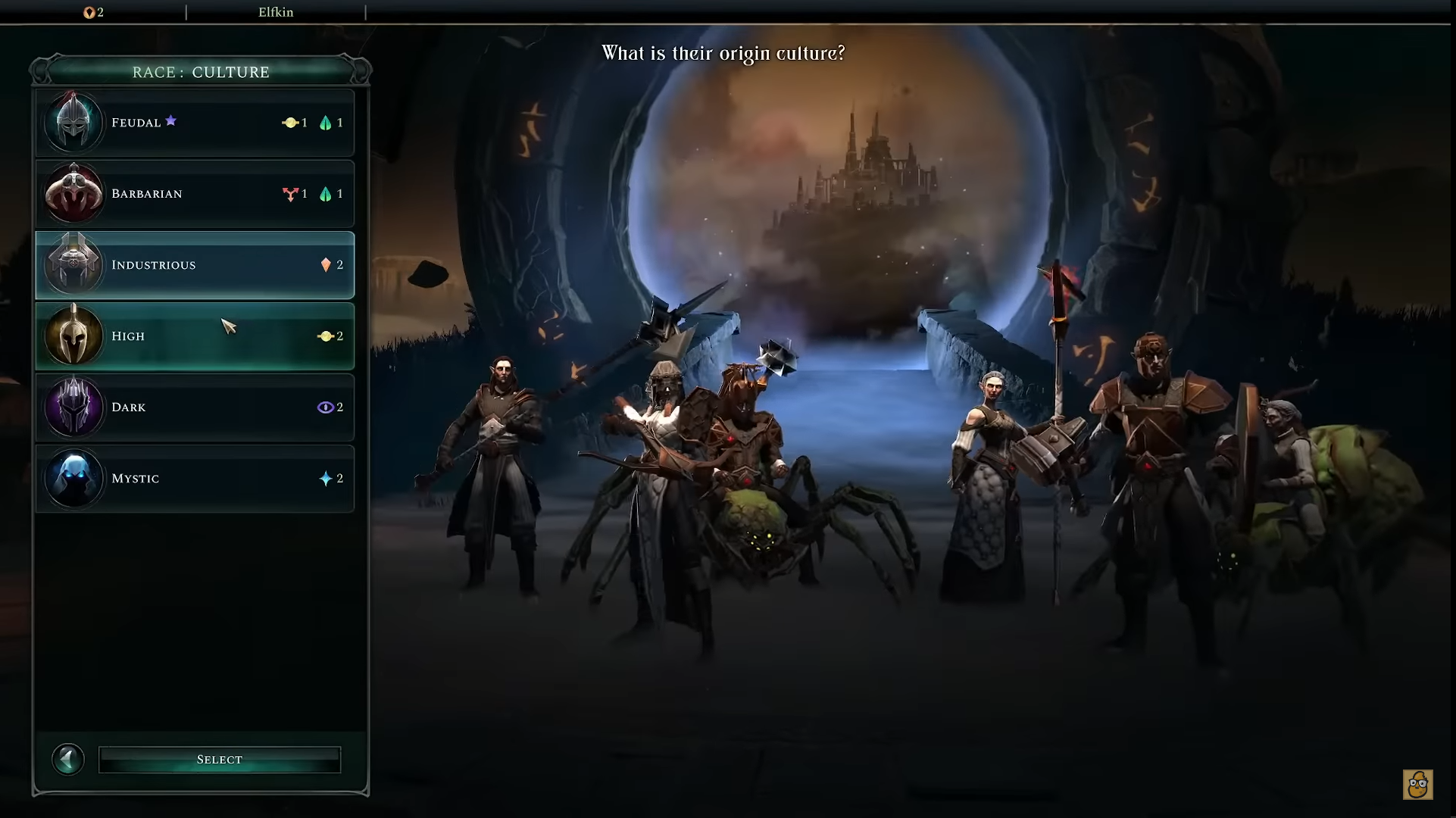Screen dimensions: 1456x818
Task: Click the Dark culture armored helm icon
Action: click(x=74, y=407)
